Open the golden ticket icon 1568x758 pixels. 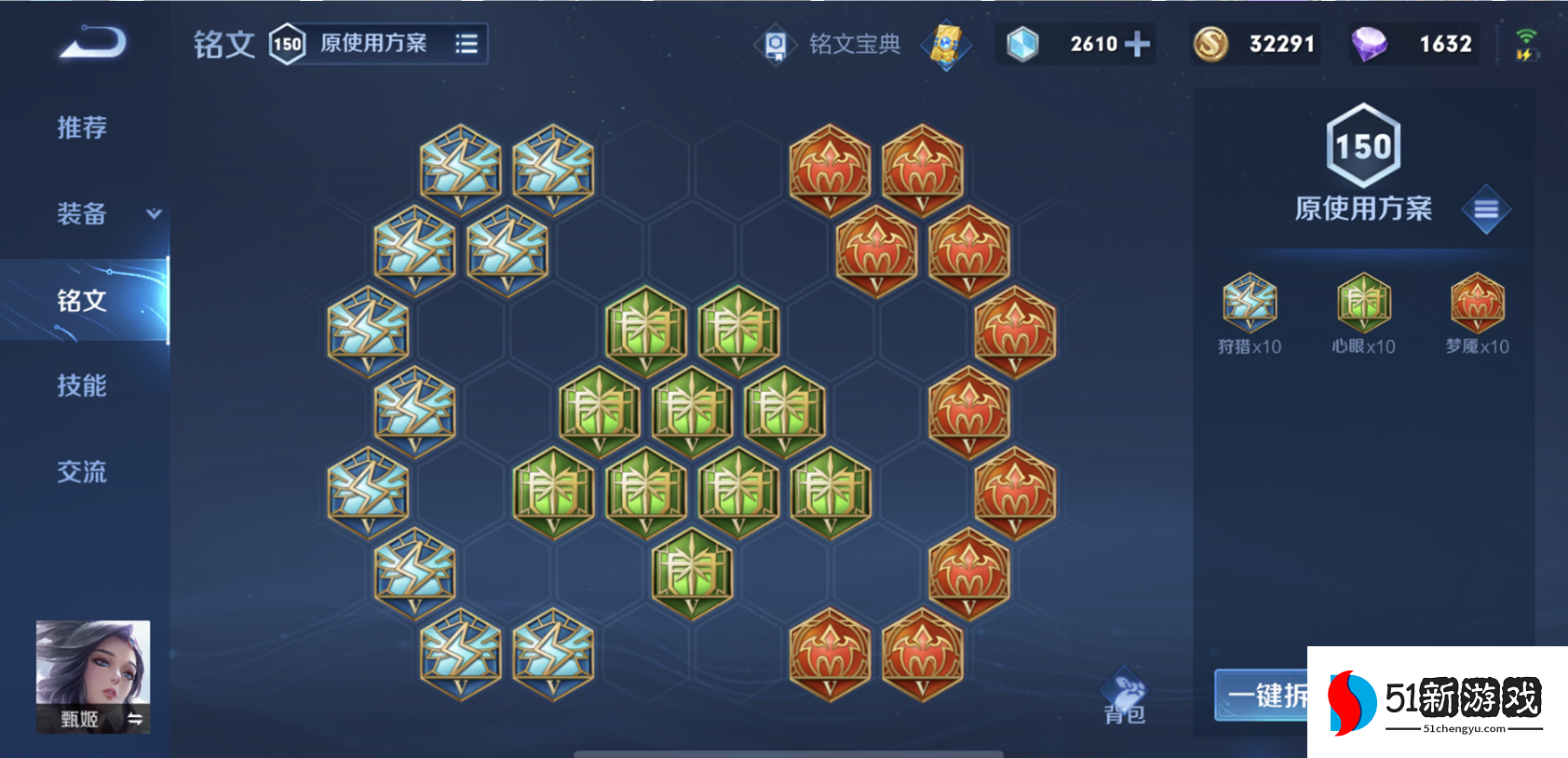pyautogui.click(x=946, y=44)
